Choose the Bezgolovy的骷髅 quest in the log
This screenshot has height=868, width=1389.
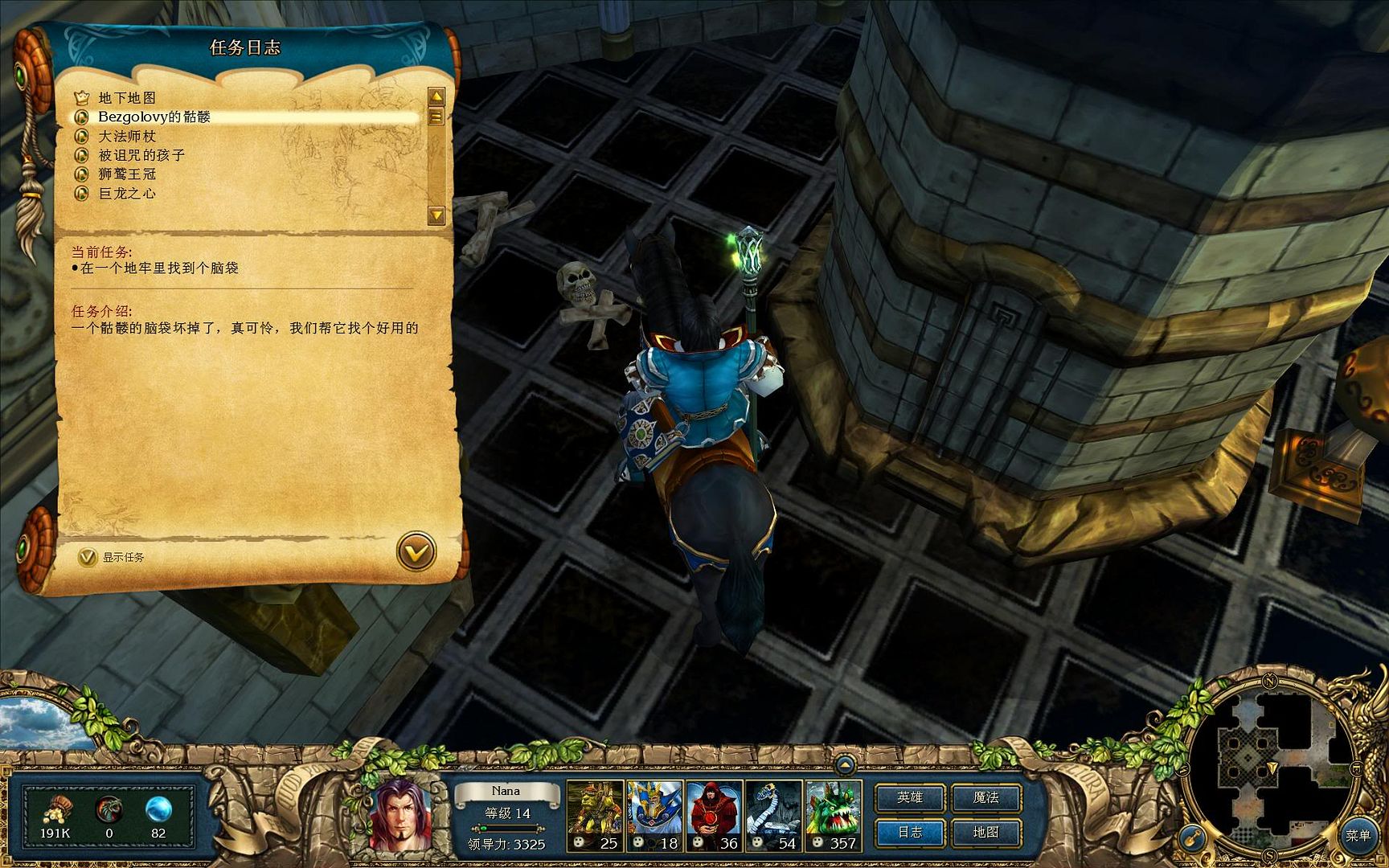pos(154,117)
